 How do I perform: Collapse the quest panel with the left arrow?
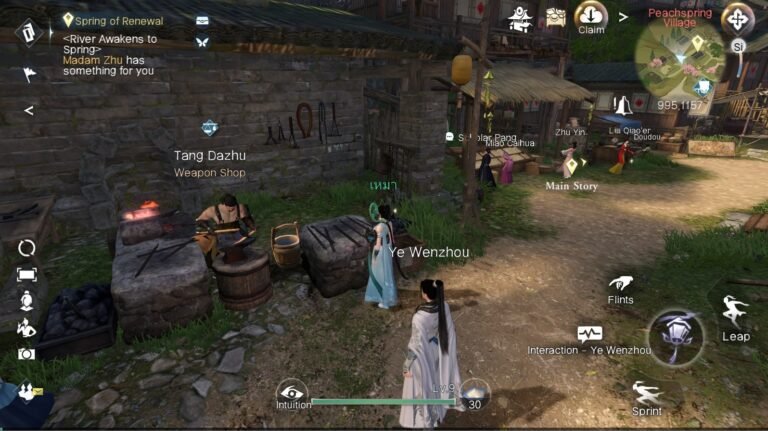pyautogui.click(x=28, y=110)
